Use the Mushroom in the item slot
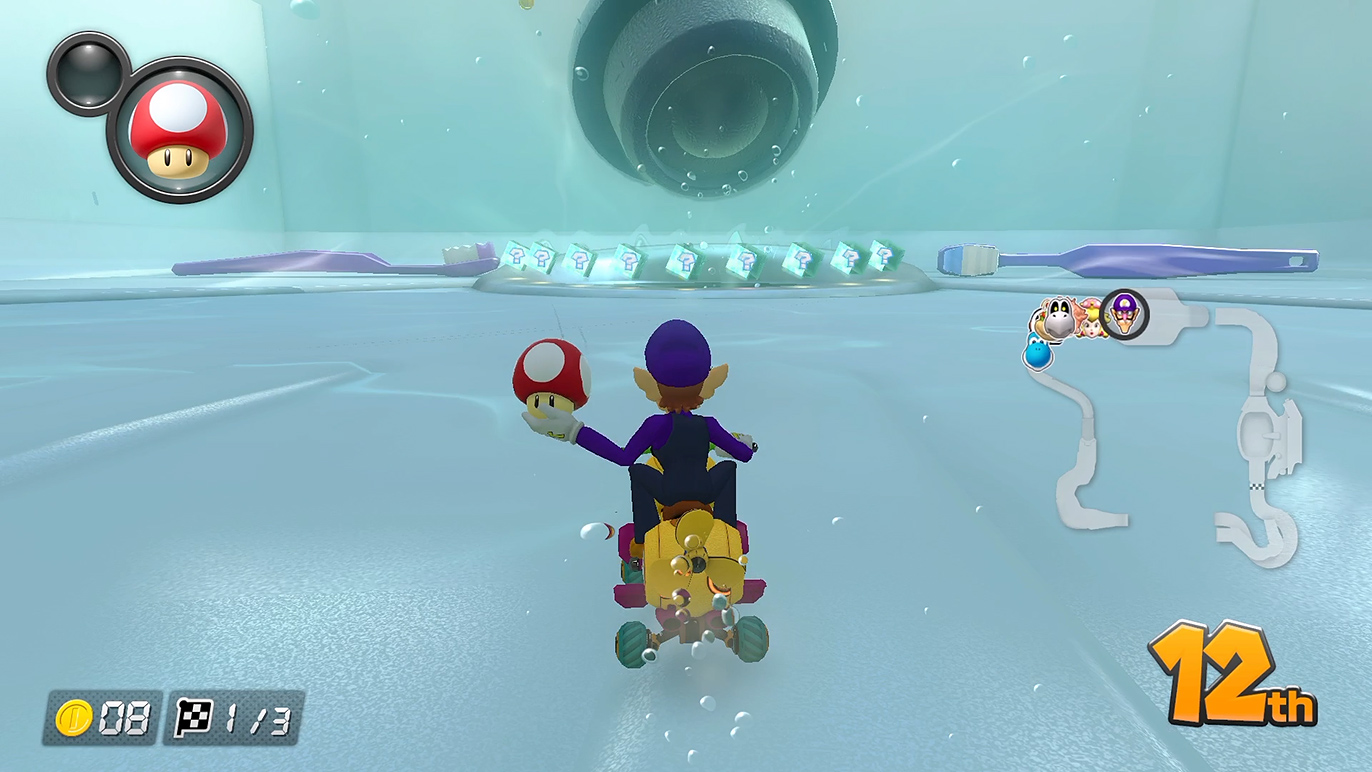Screen dimensions: 1372x772 click(x=180, y=130)
